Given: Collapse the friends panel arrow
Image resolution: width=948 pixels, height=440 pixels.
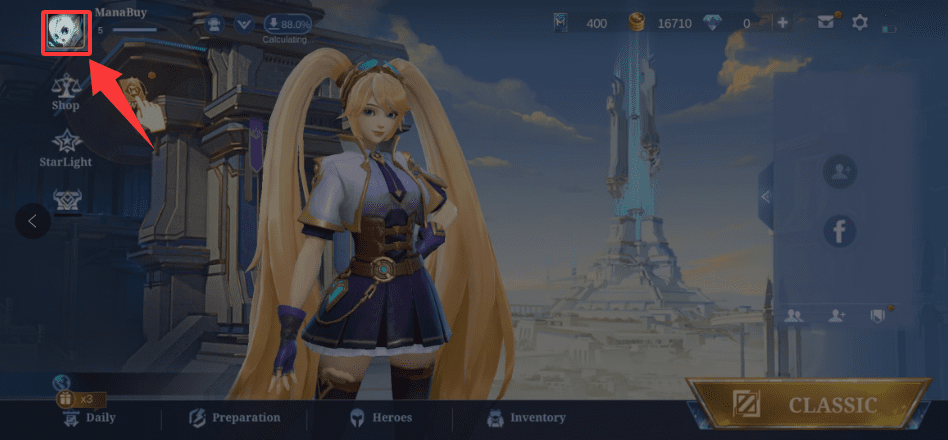Looking at the screenshot, I should (766, 196).
